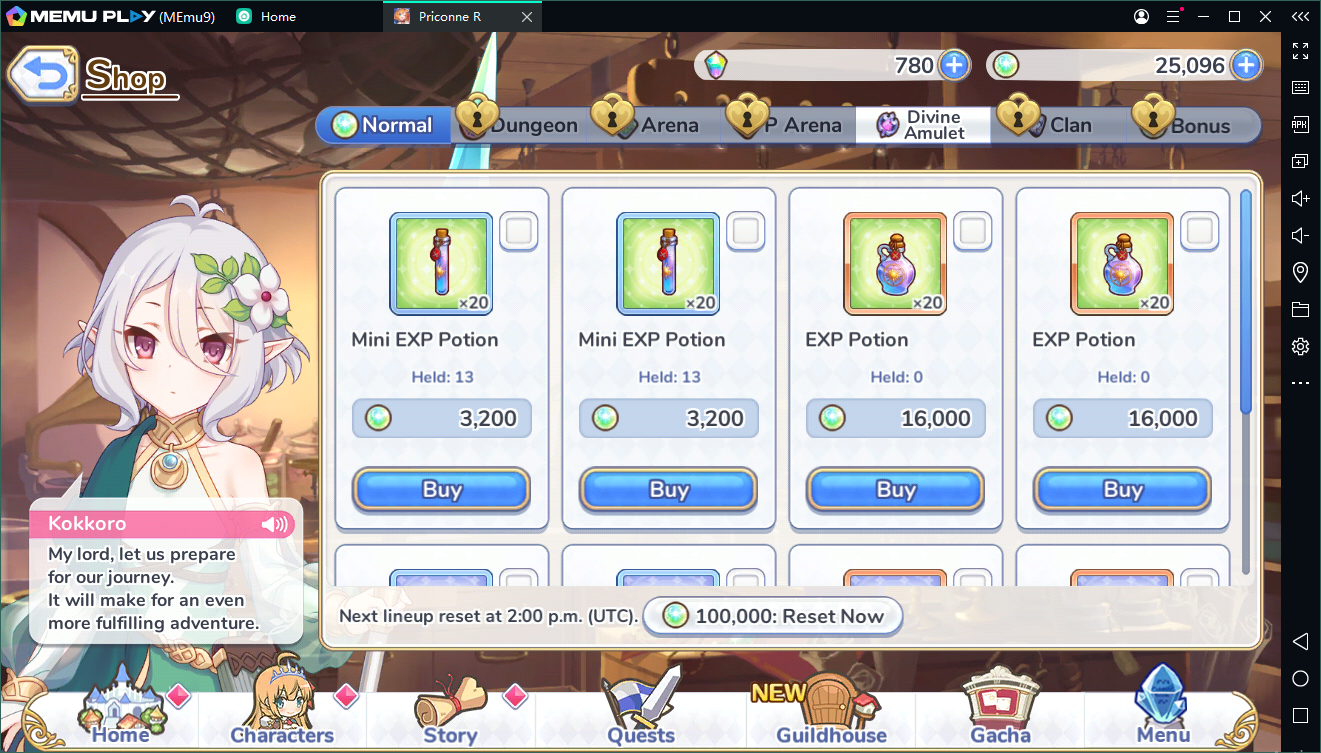Add more mana with the plus button

[1245, 66]
